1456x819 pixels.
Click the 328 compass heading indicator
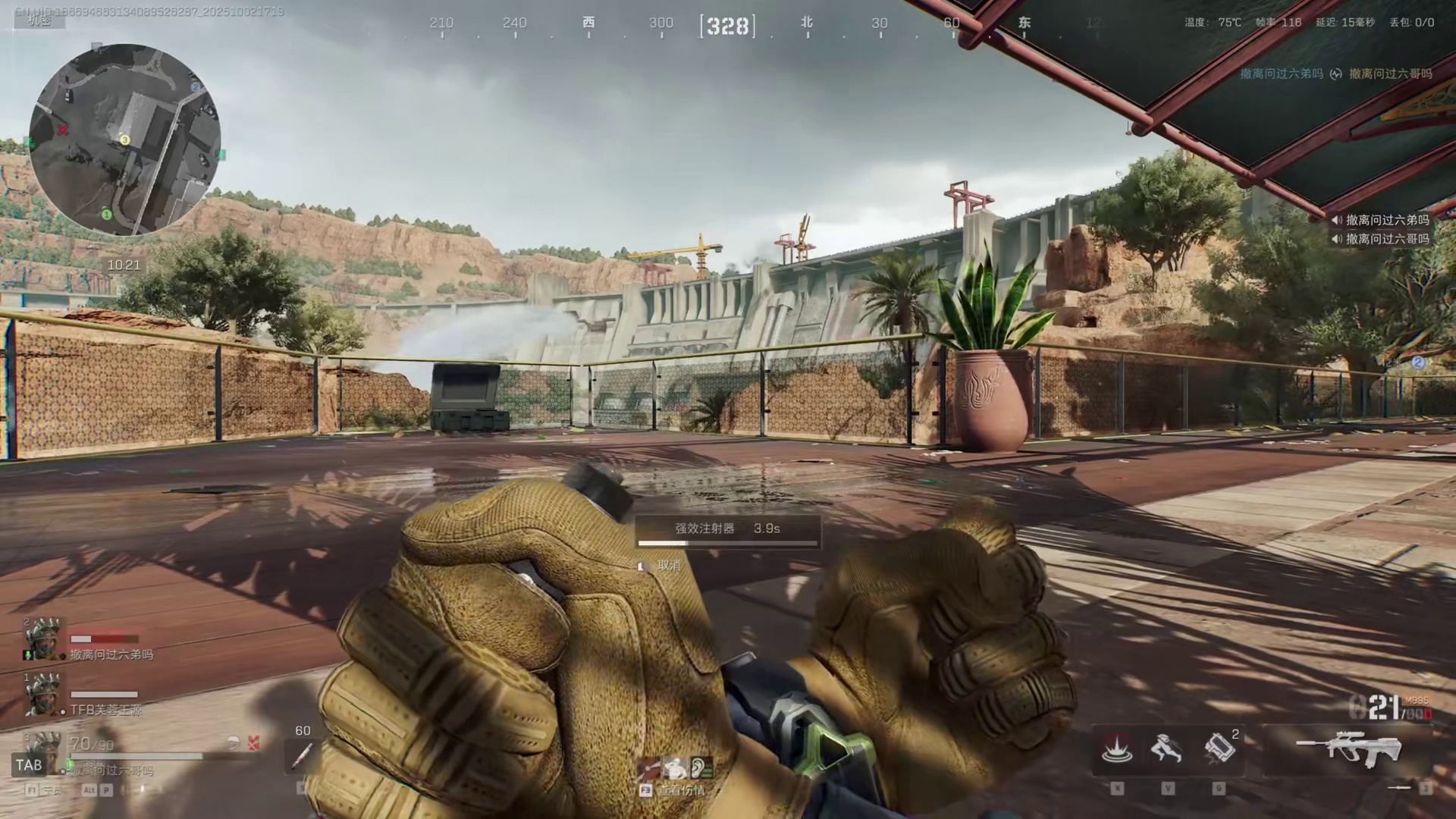point(728,27)
